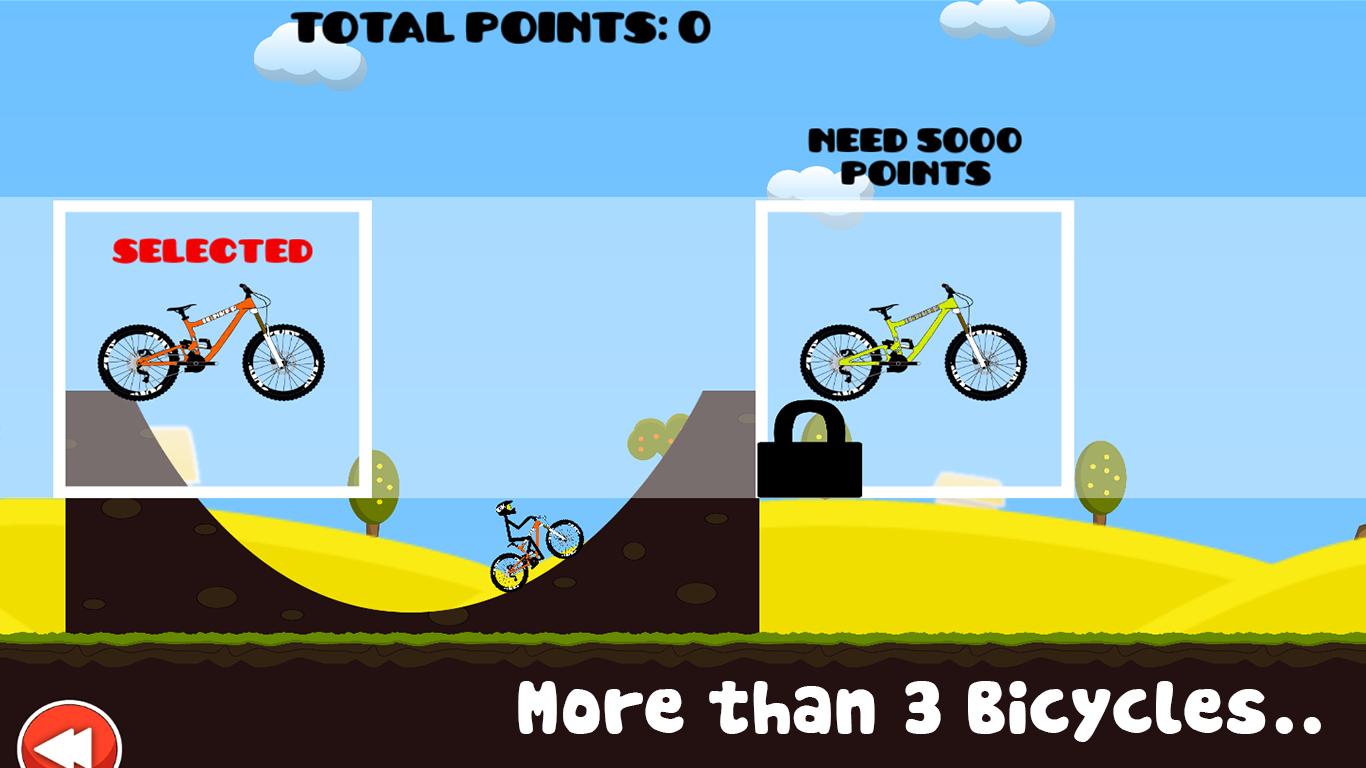Image resolution: width=1366 pixels, height=768 pixels.
Task: Click the NEED 5000 POINTS label
Action: [x=913, y=155]
